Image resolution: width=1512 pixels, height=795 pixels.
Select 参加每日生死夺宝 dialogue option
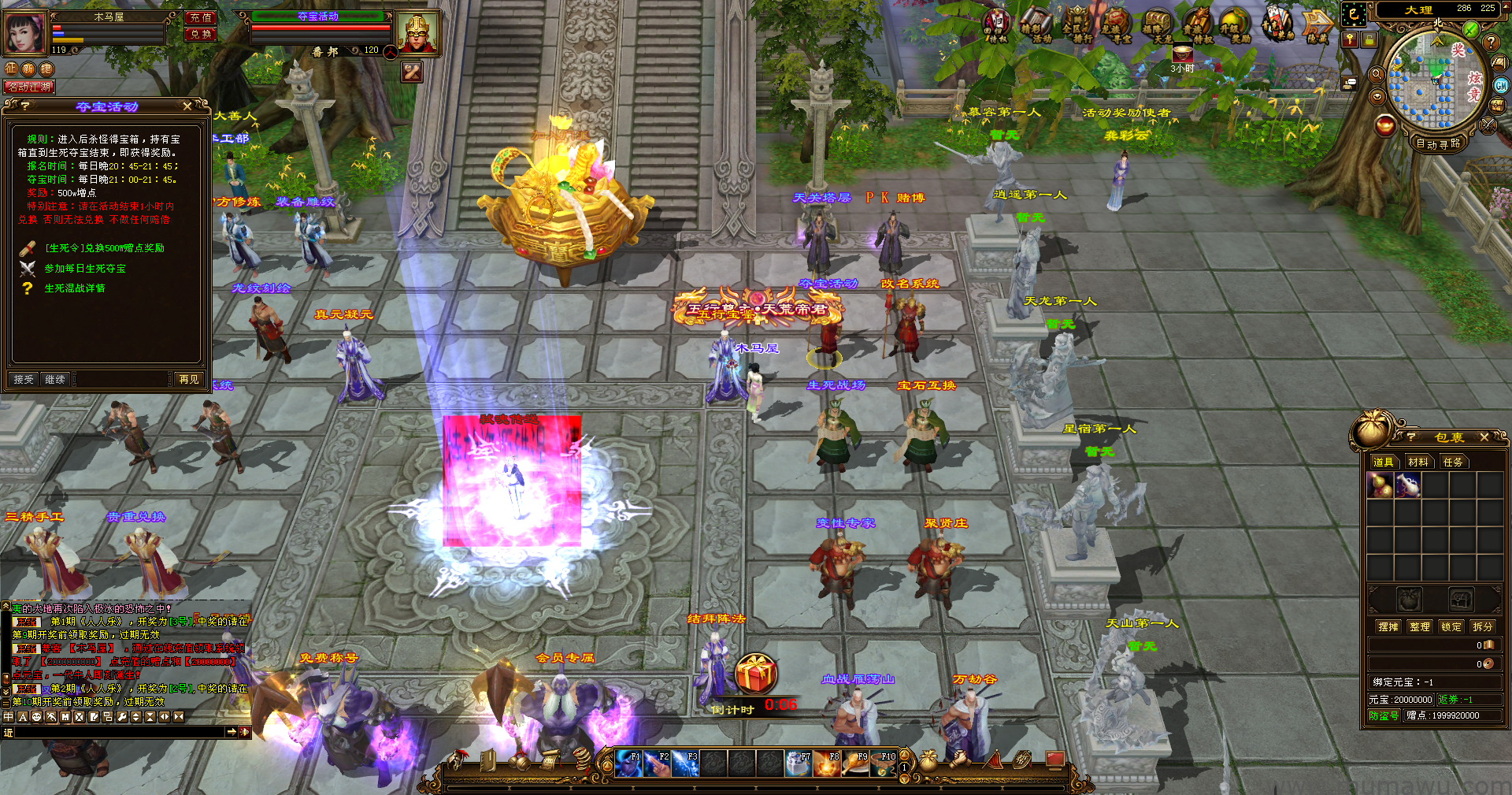coord(84,269)
